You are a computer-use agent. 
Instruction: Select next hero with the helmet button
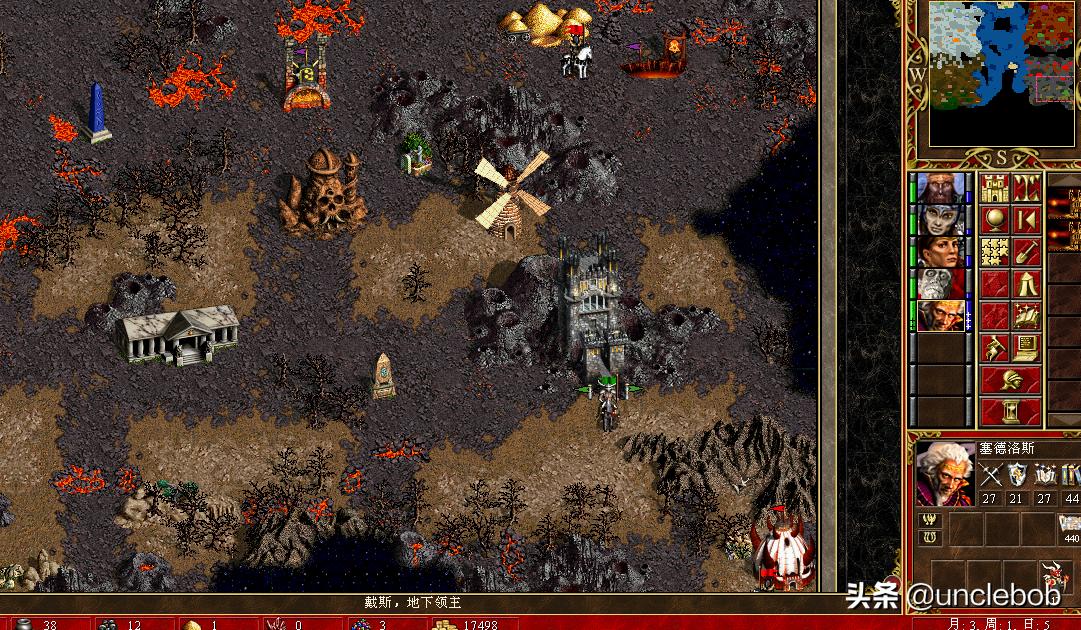pyautogui.click(x=1011, y=380)
